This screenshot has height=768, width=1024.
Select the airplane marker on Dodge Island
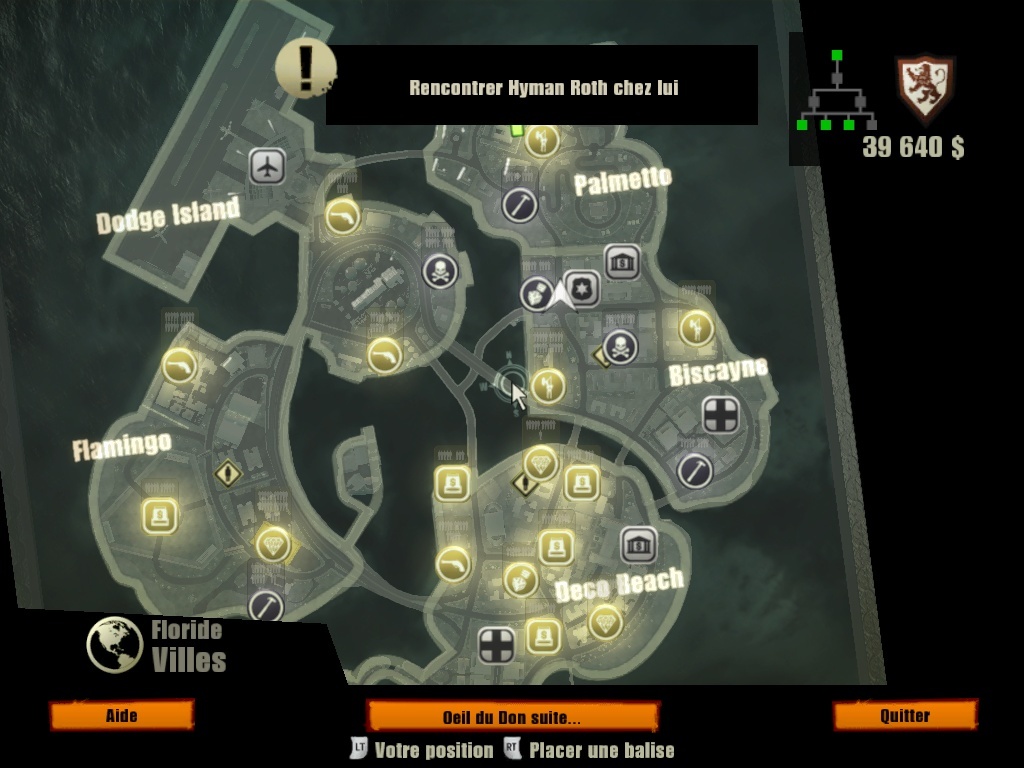coord(267,167)
